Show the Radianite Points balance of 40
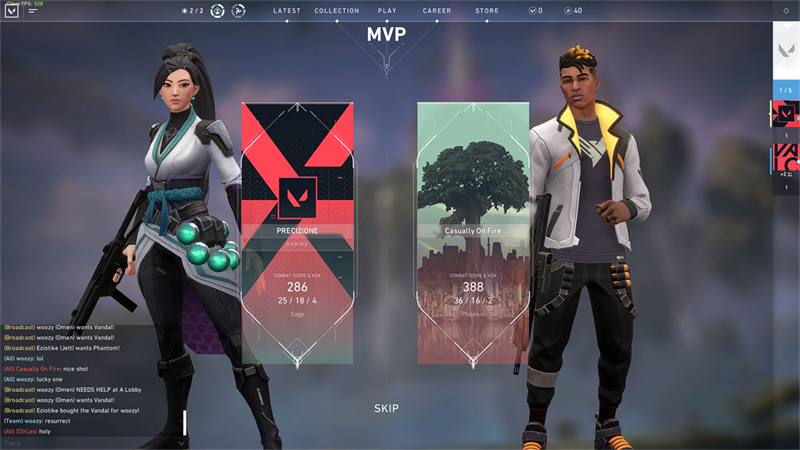 point(573,11)
